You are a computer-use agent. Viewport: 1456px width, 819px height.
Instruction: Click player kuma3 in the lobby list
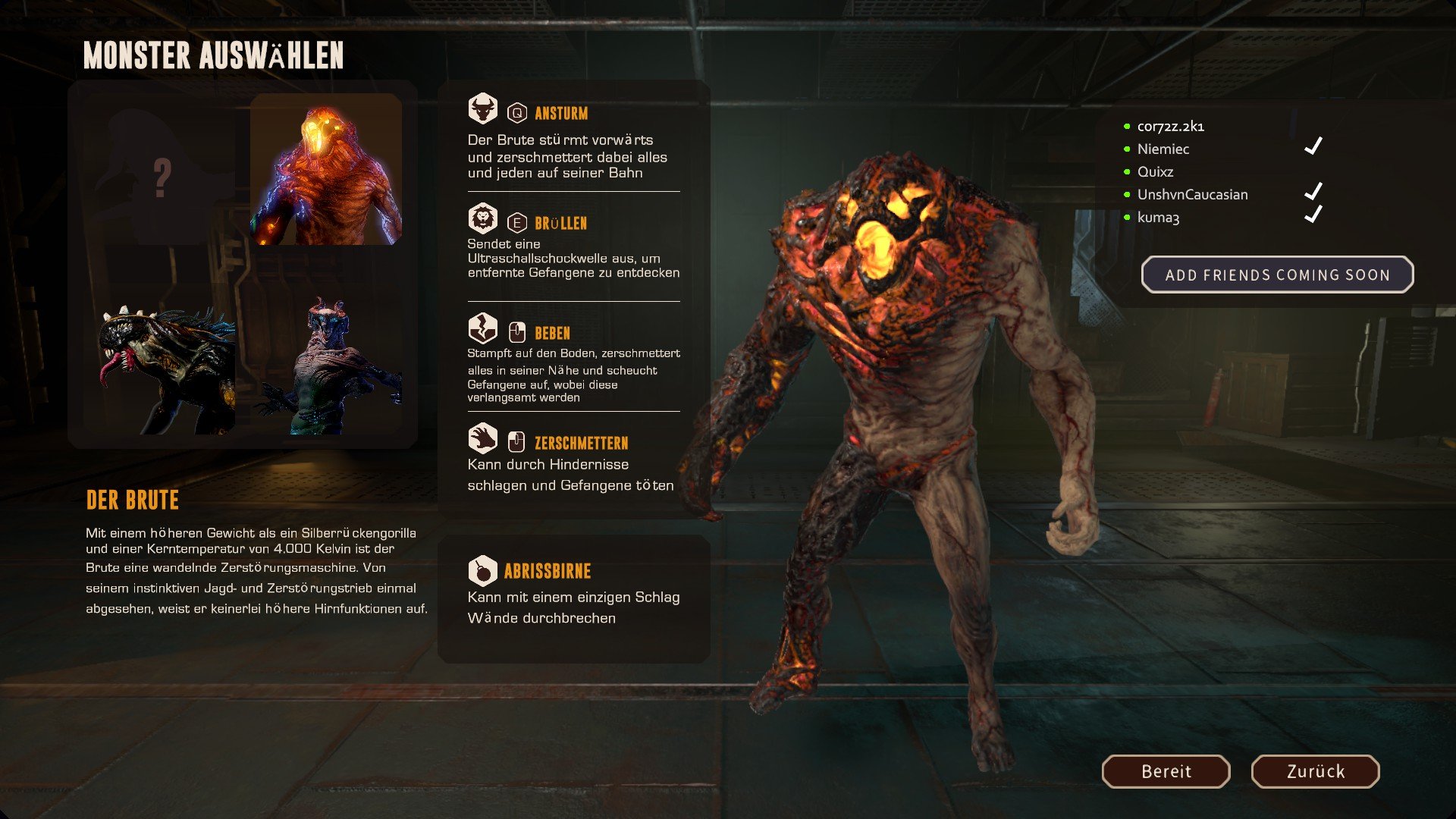coord(1158,218)
